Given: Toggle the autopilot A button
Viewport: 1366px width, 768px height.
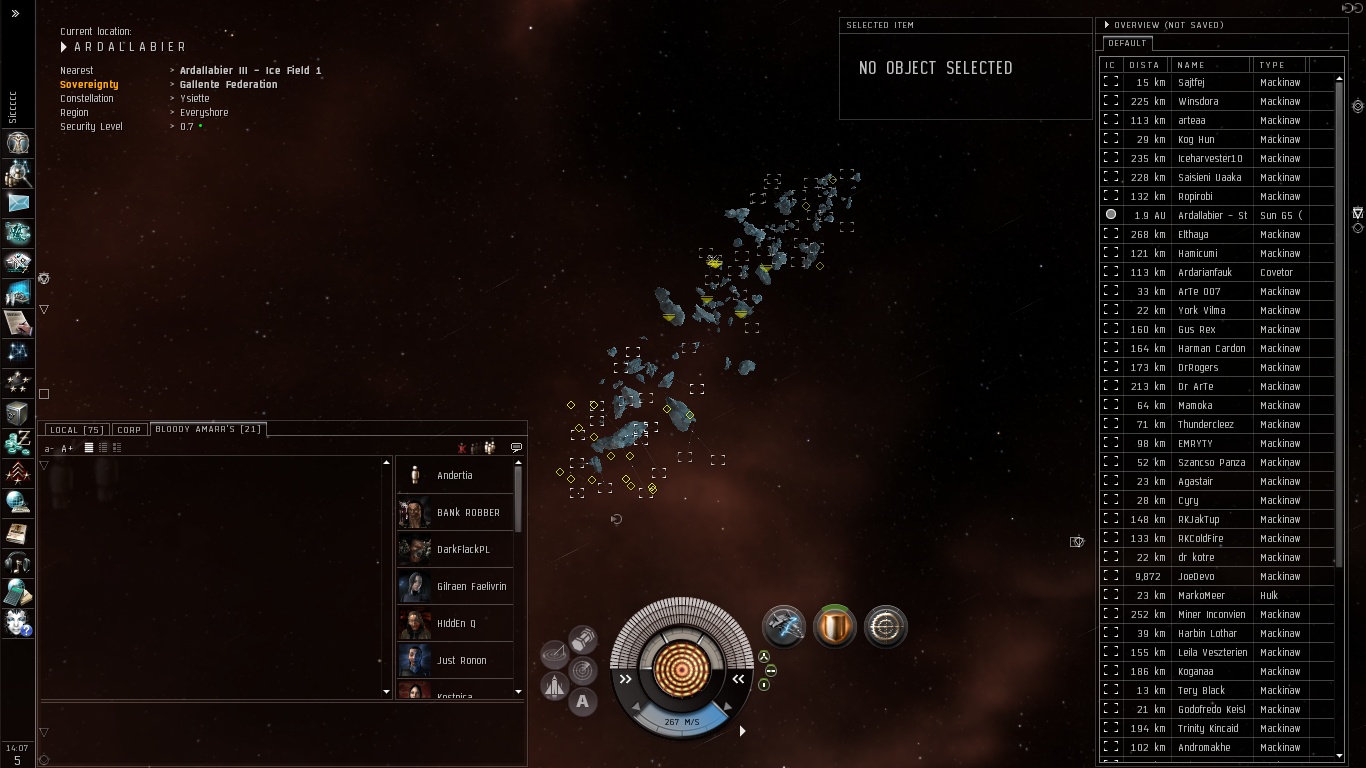Looking at the screenshot, I should click(x=583, y=701).
